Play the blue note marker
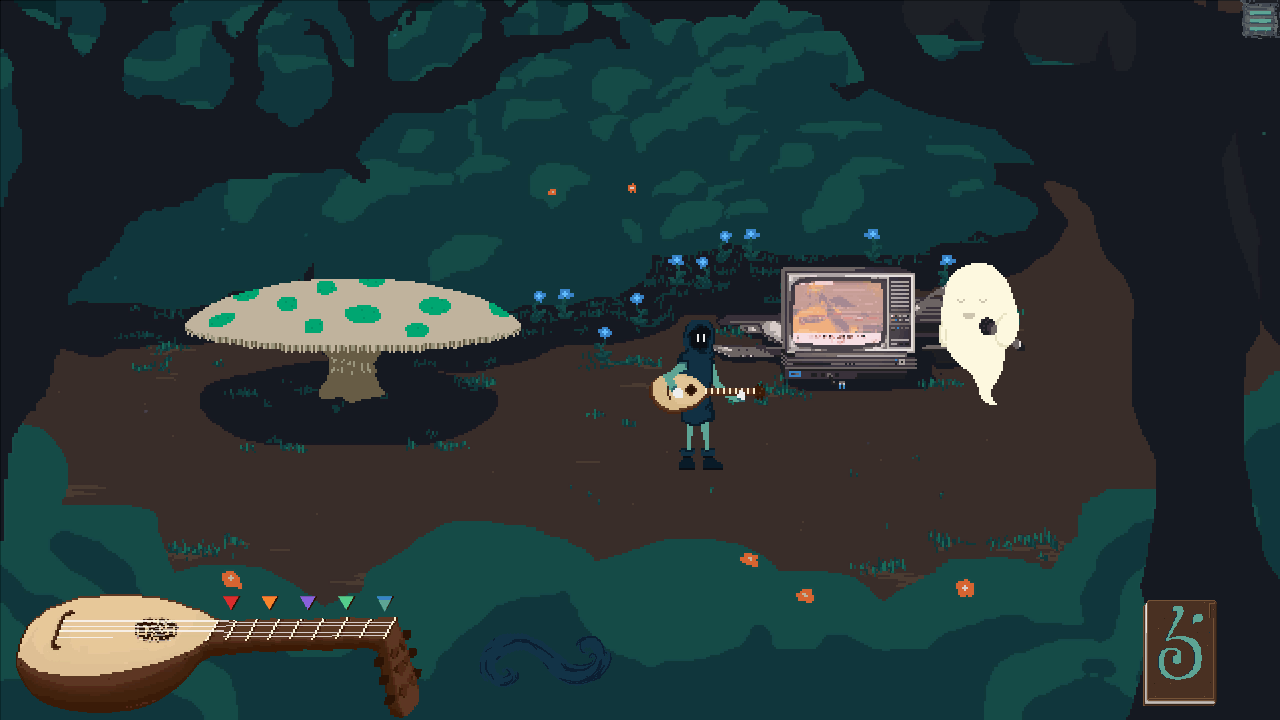 coord(385,602)
